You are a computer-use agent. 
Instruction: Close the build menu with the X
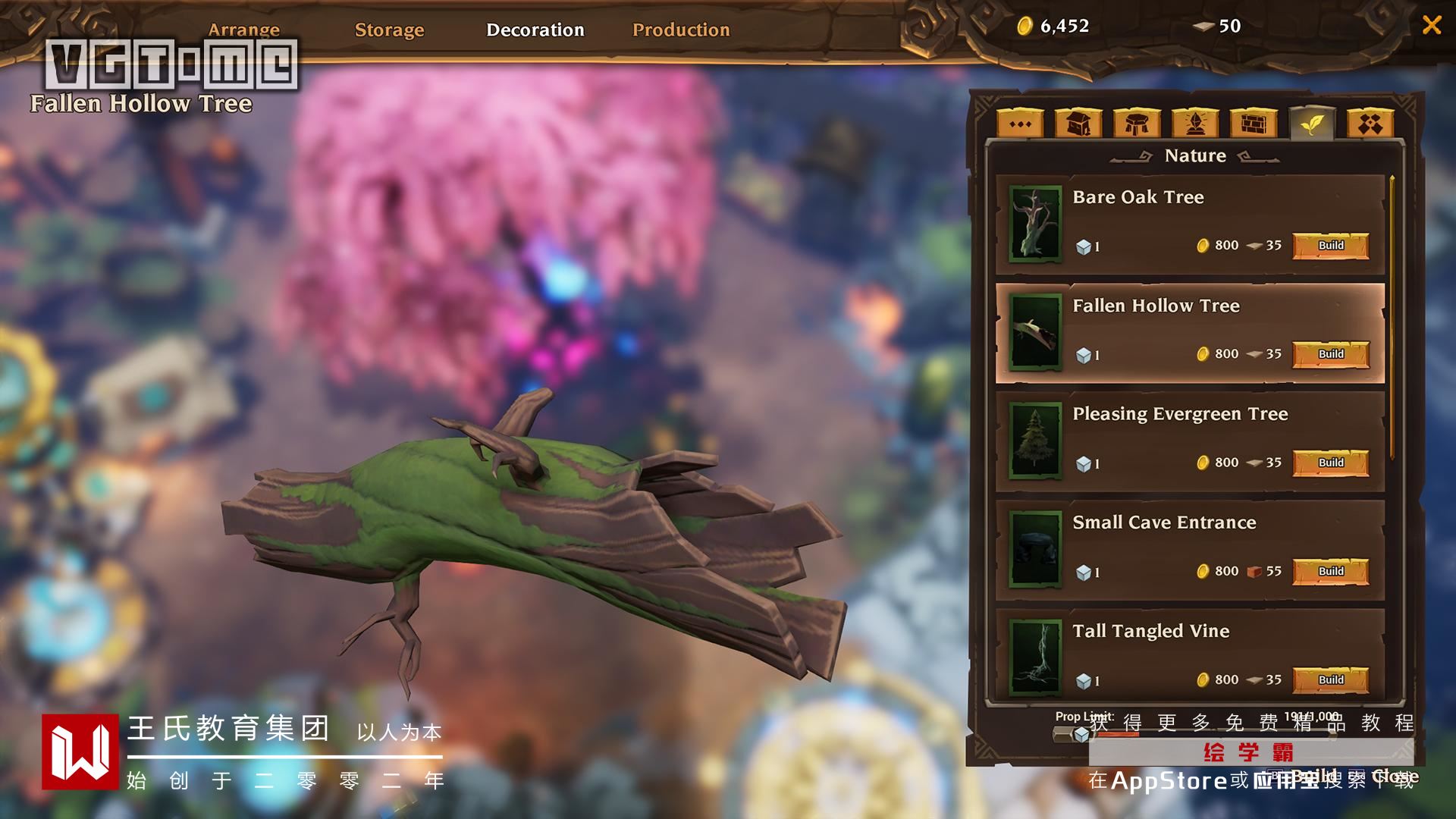click(1432, 25)
